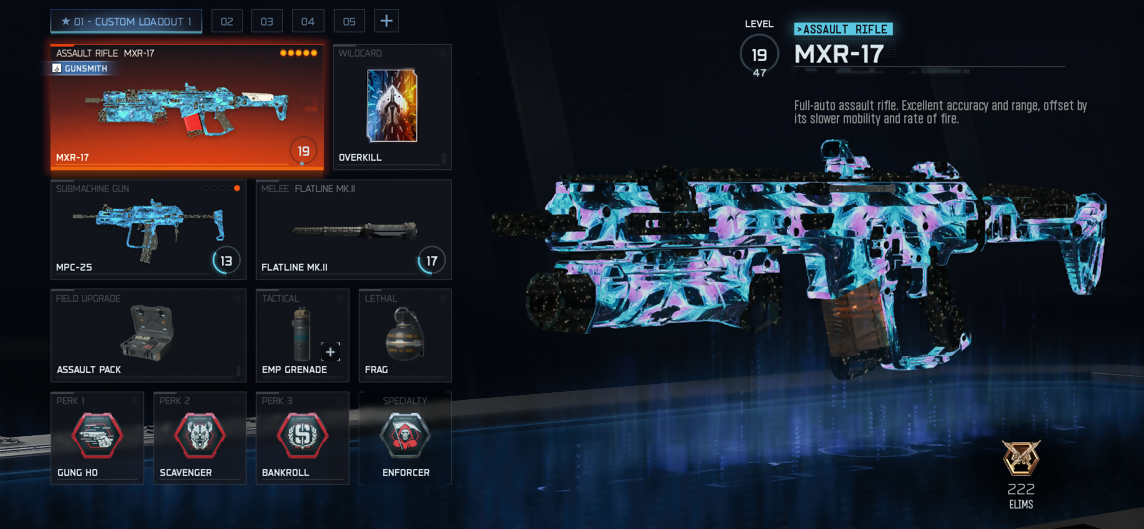Screen dimensions: 1144x529
Task: Open Gunsmith for the MXR-17
Action: [x=80, y=69]
